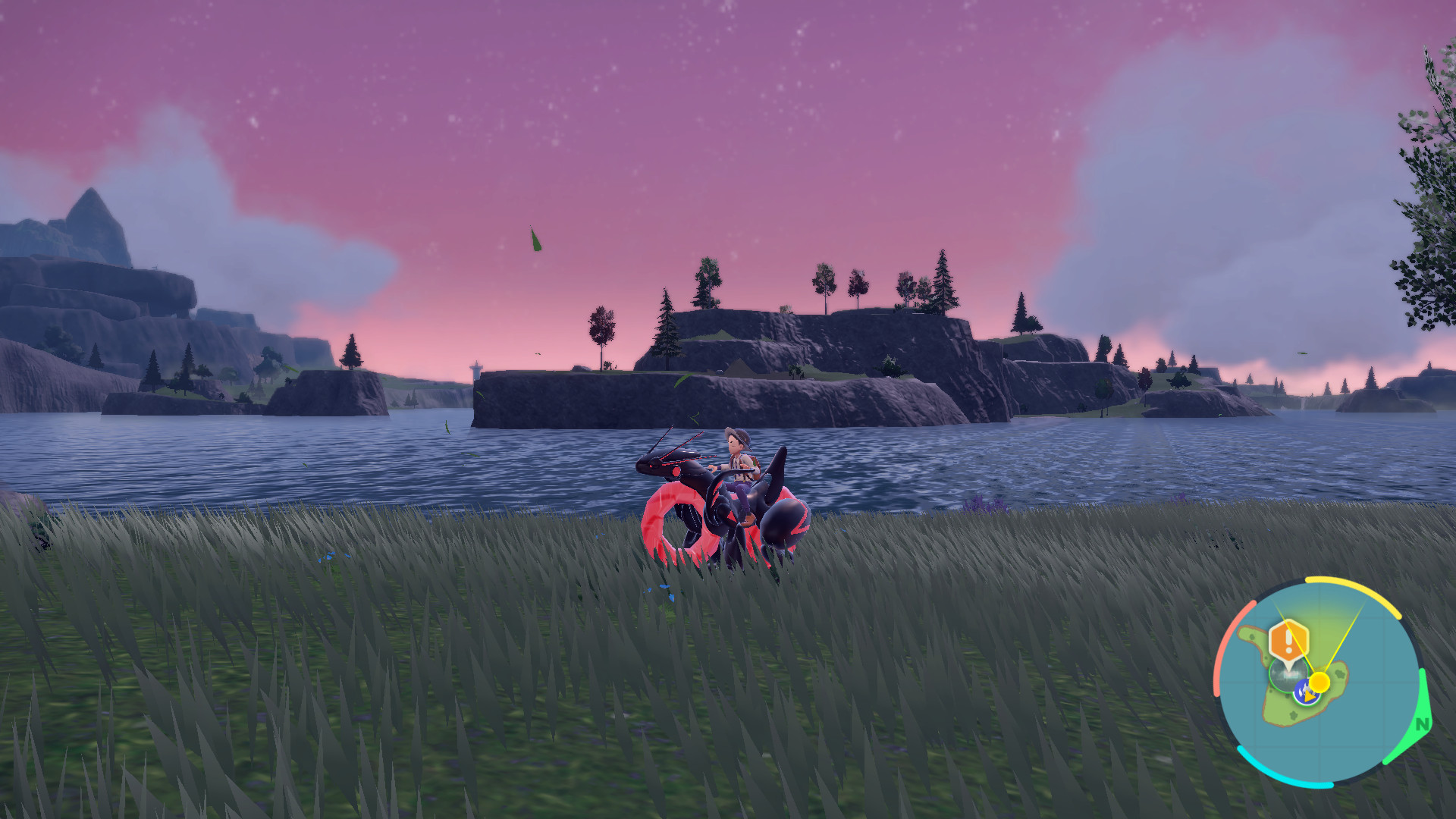Select the orange exclamation raid marker on minimap
1456x819 pixels.
(1288, 640)
